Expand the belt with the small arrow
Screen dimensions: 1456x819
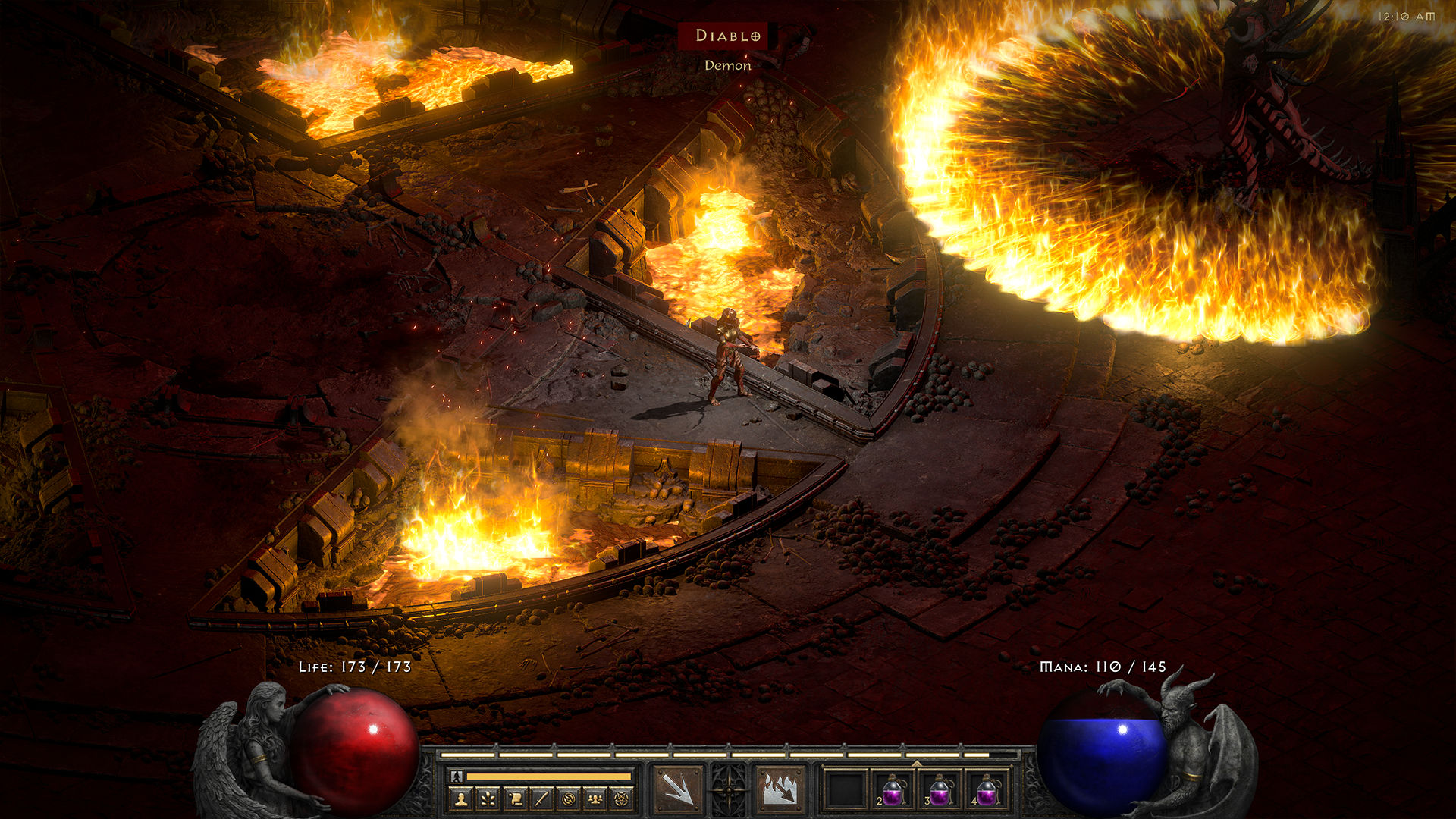[x=917, y=764]
